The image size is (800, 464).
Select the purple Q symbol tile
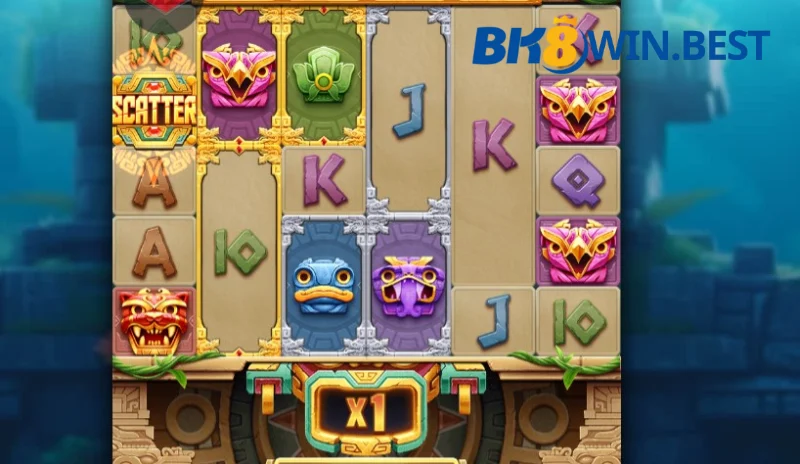point(578,180)
